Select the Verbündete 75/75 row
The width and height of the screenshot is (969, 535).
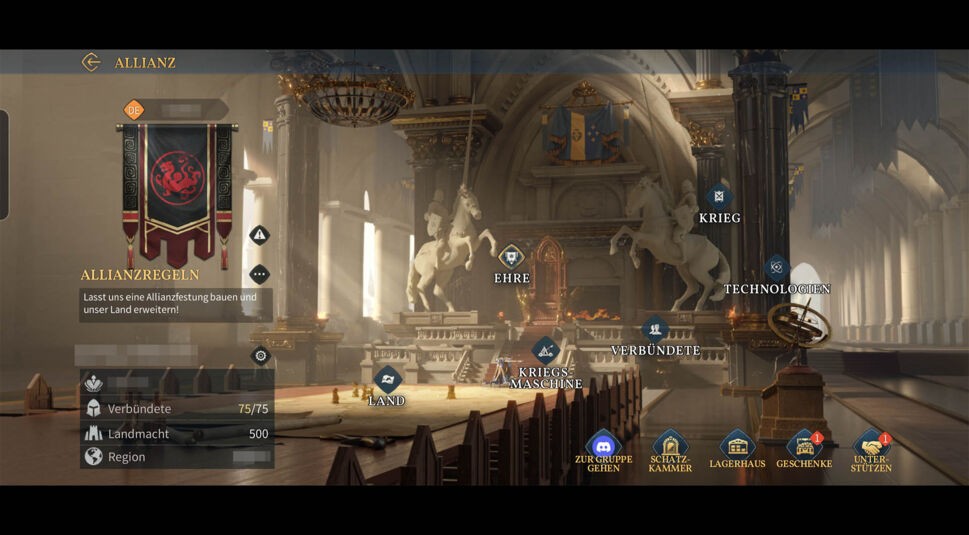coord(177,409)
